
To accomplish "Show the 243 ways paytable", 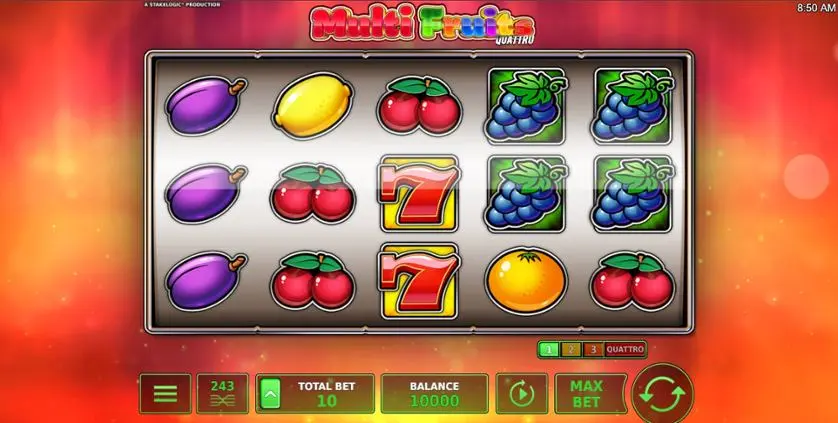I will click(x=222, y=393).
